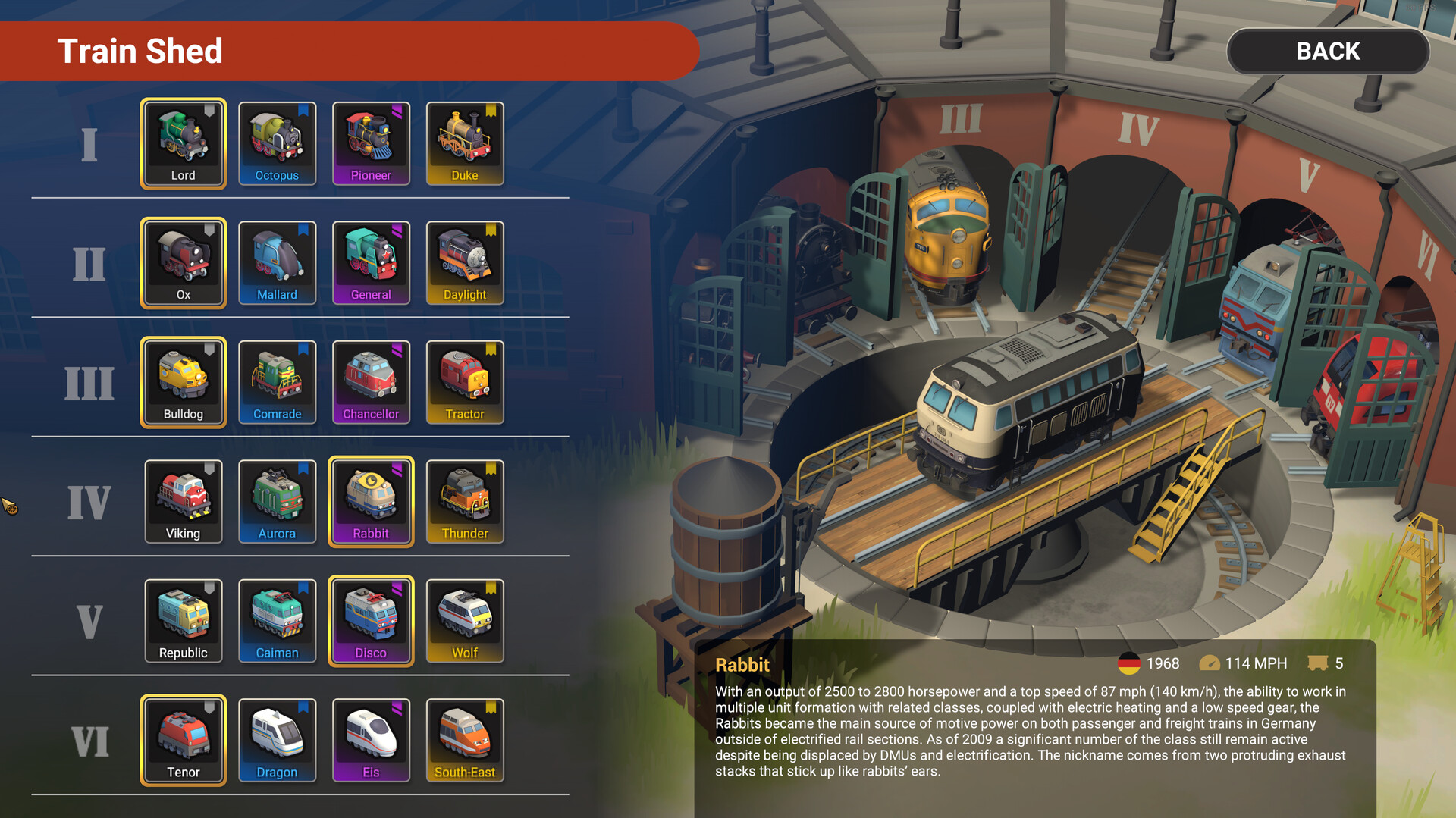Click the German flag icon in Rabbit's stats
The image size is (1456, 818).
point(1129,663)
